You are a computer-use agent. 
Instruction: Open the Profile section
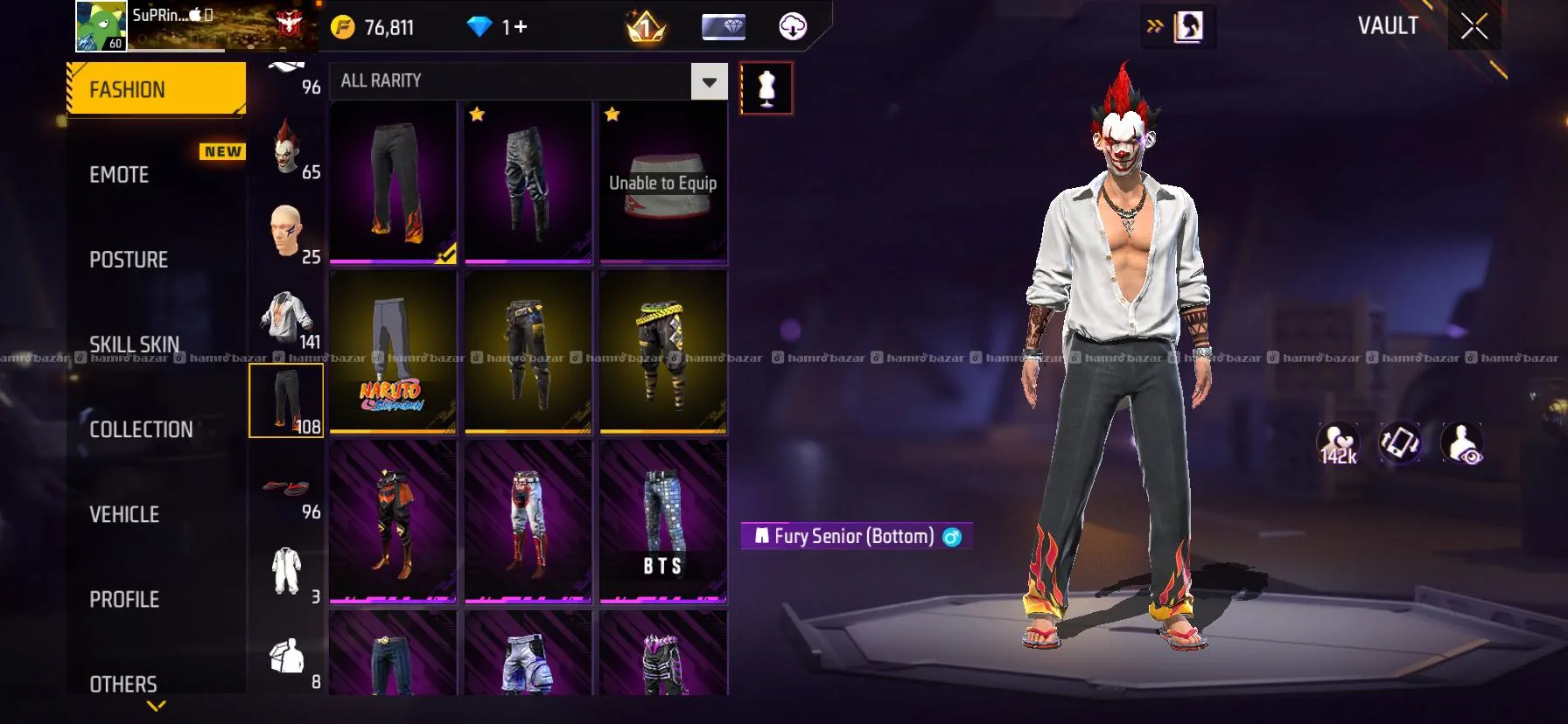point(124,599)
